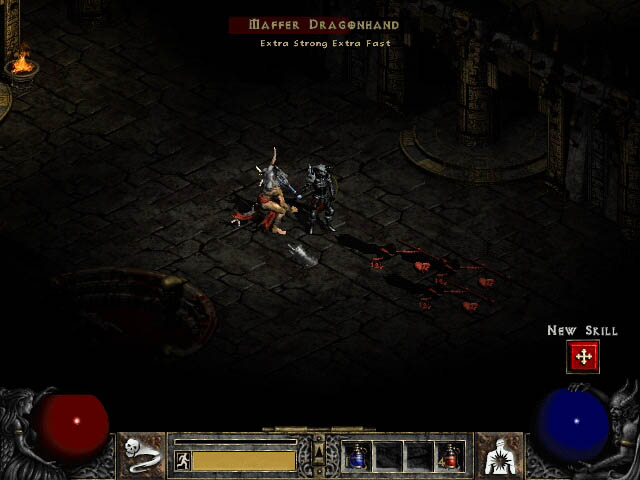Open the New Skill red cross button
This screenshot has width=640, height=480.
(x=582, y=356)
